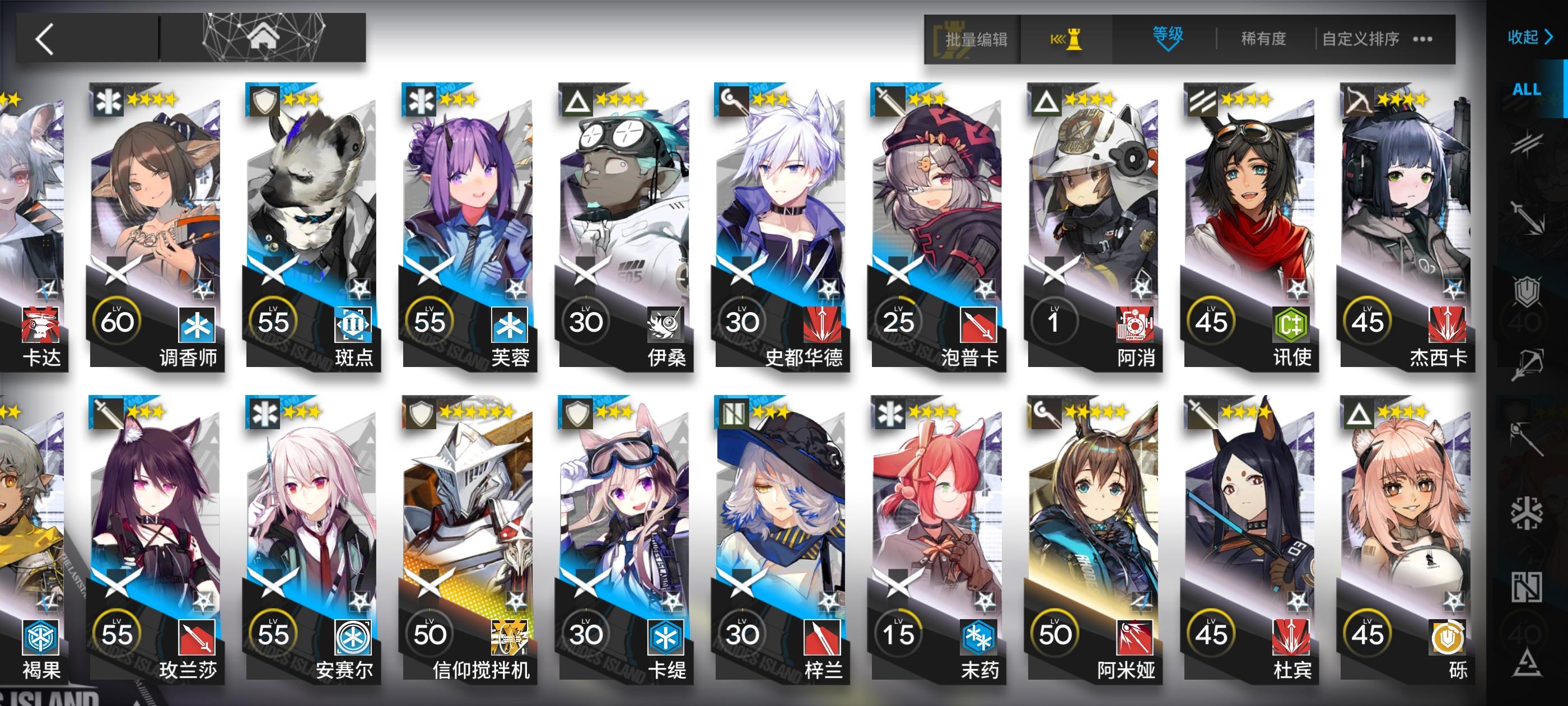Switch to the 稀有度 sorting tab
This screenshot has width=1568, height=706.
click(x=1264, y=38)
